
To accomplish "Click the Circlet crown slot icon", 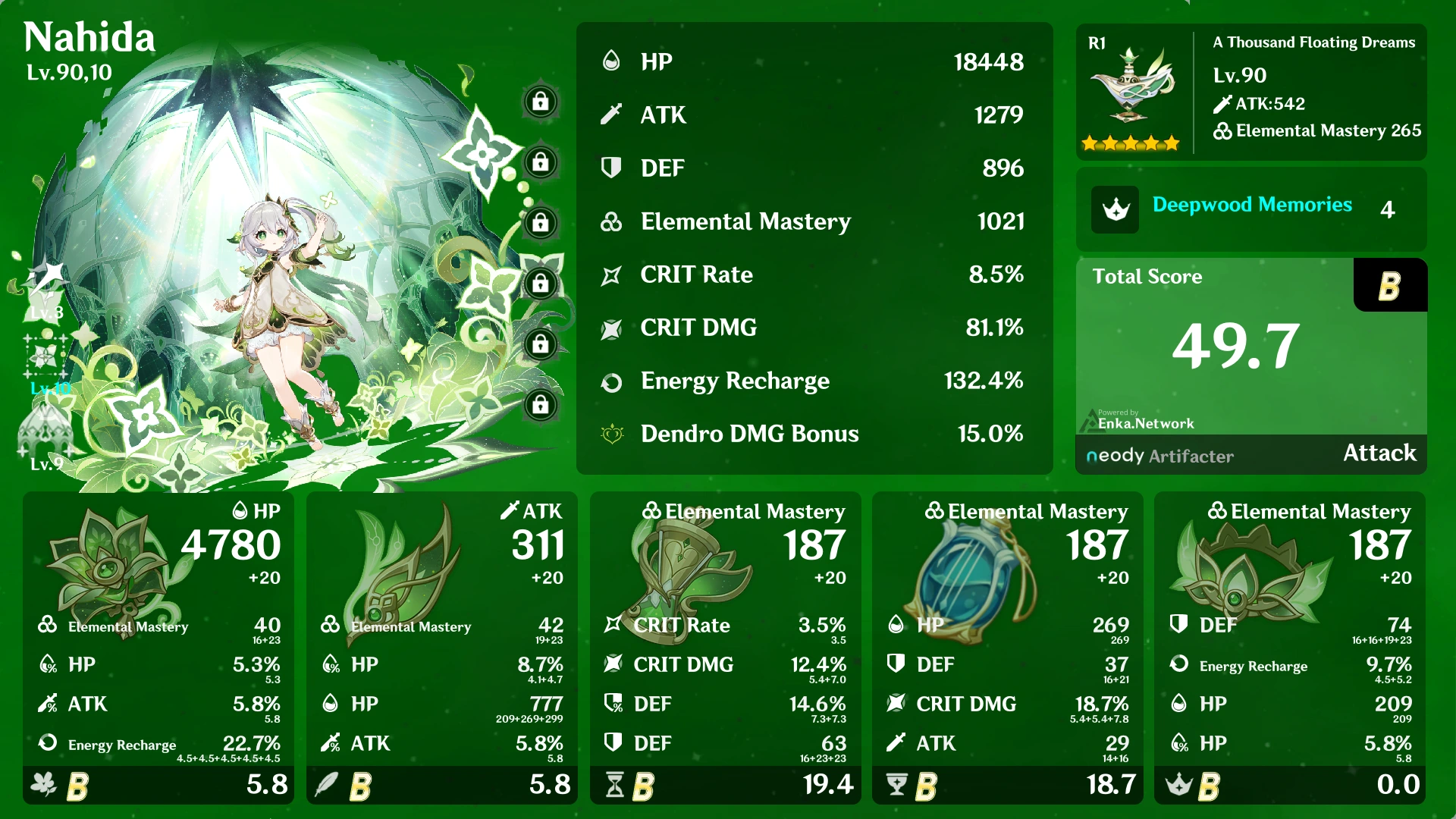I will (x=1181, y=786).
